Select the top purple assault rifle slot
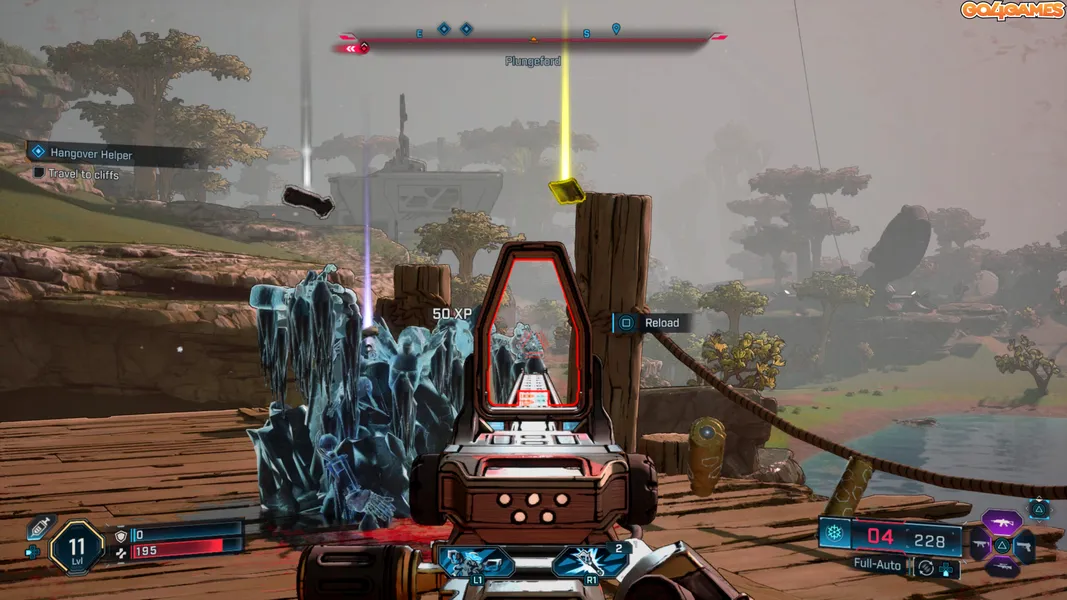Viewport: 1067px width, 600px height. [x=1001, y=522]
